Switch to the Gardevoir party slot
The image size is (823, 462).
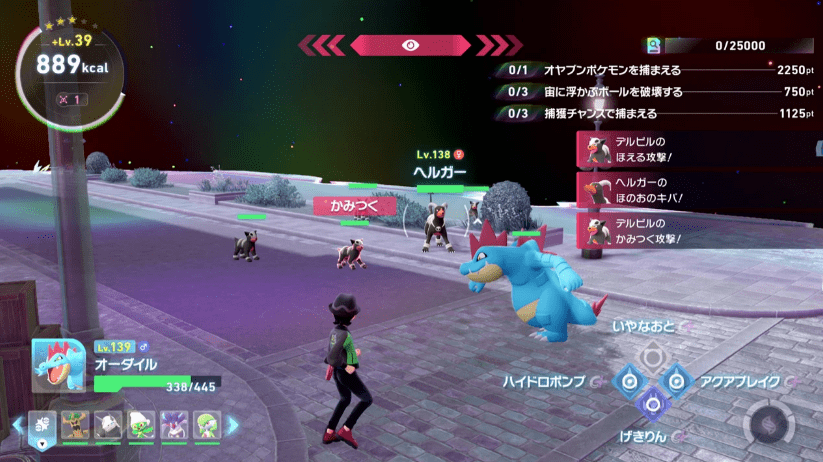coord(207,425)
